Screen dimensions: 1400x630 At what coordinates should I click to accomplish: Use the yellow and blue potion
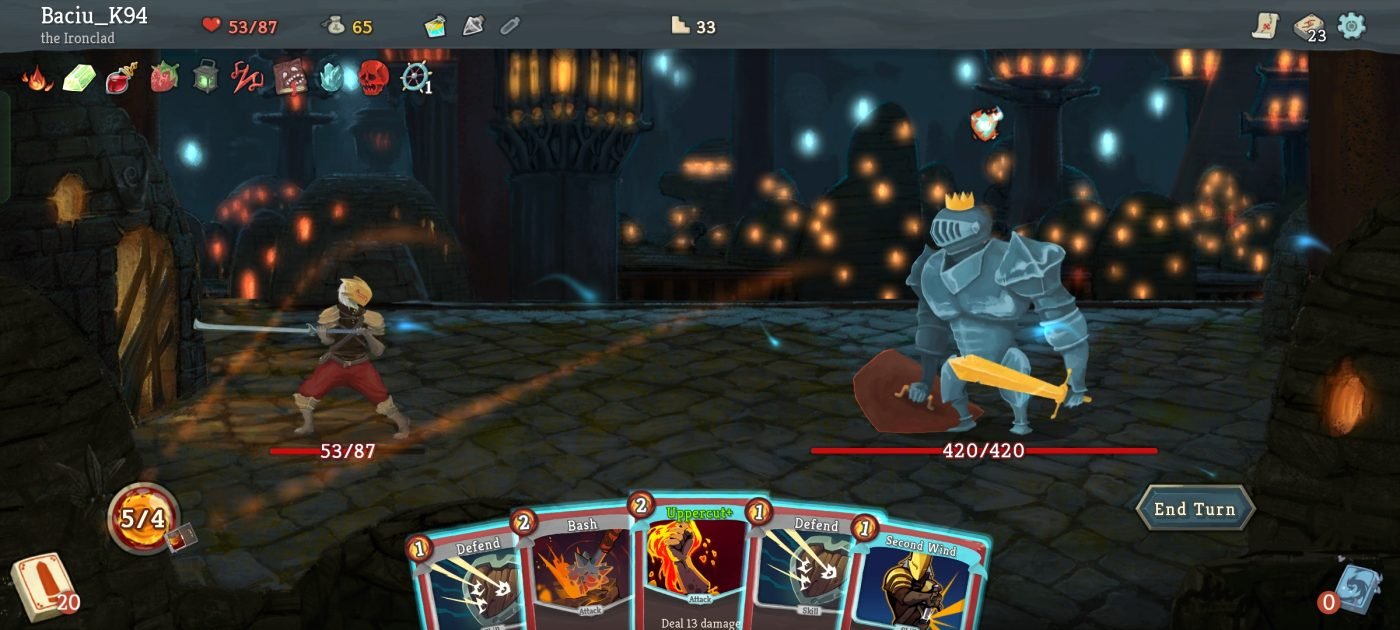coord(435,26)
